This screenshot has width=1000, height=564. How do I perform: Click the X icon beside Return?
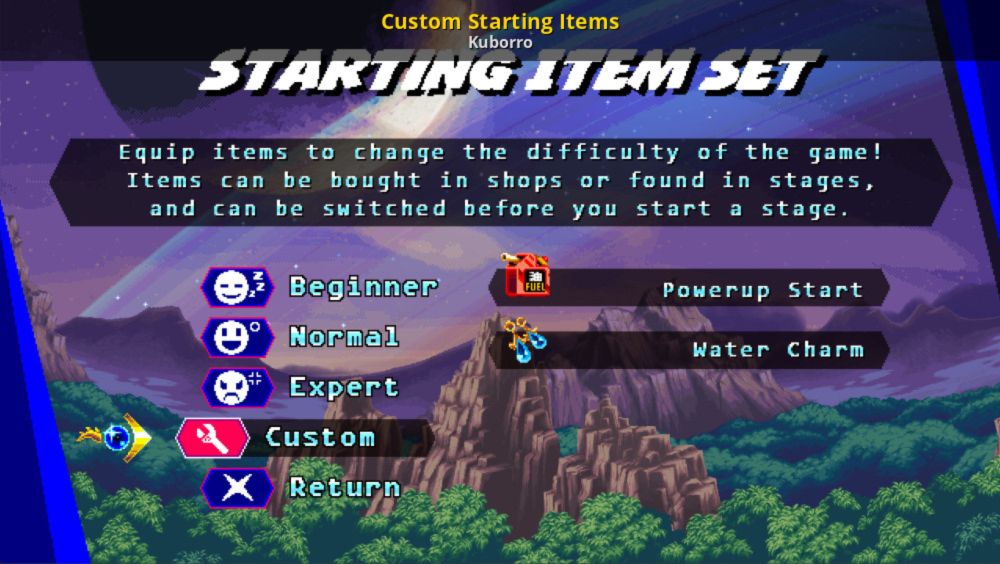[x=237, y=488]
